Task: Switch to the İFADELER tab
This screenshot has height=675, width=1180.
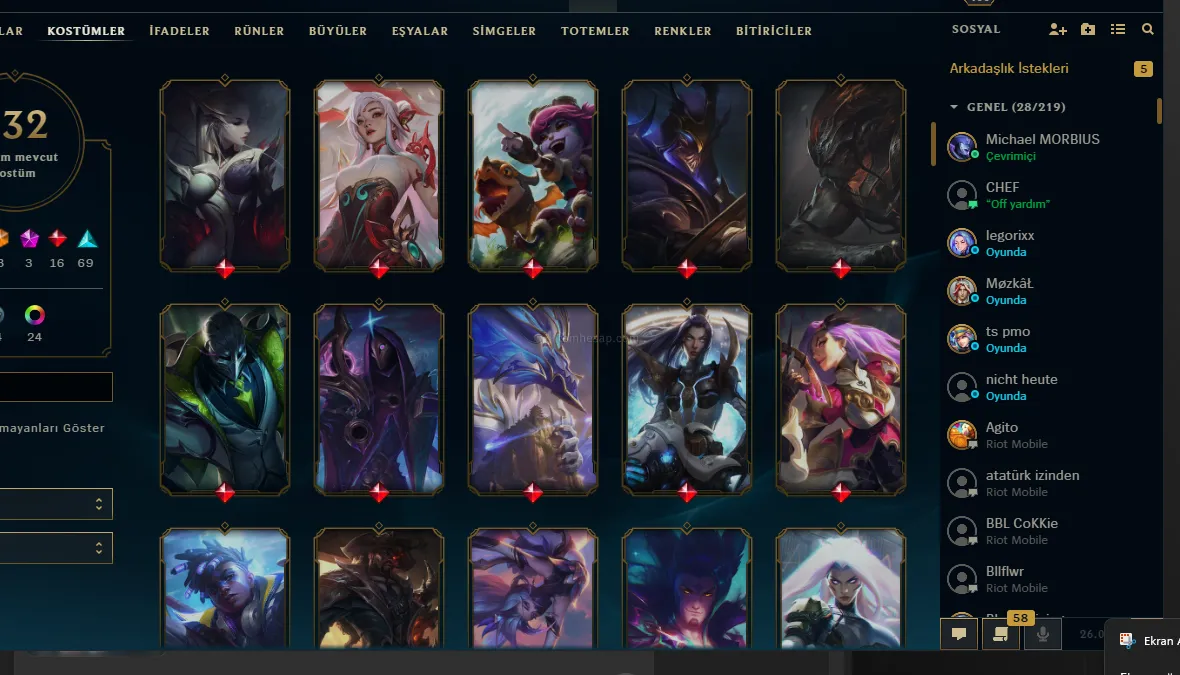Action: pos(179,31)
